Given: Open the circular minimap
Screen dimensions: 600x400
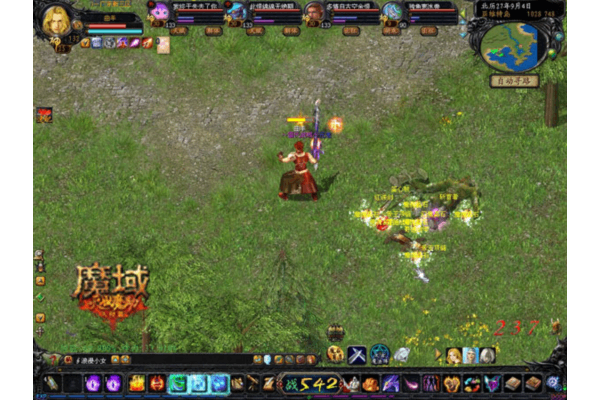Looking at the screenshot, I should [514, 45].
